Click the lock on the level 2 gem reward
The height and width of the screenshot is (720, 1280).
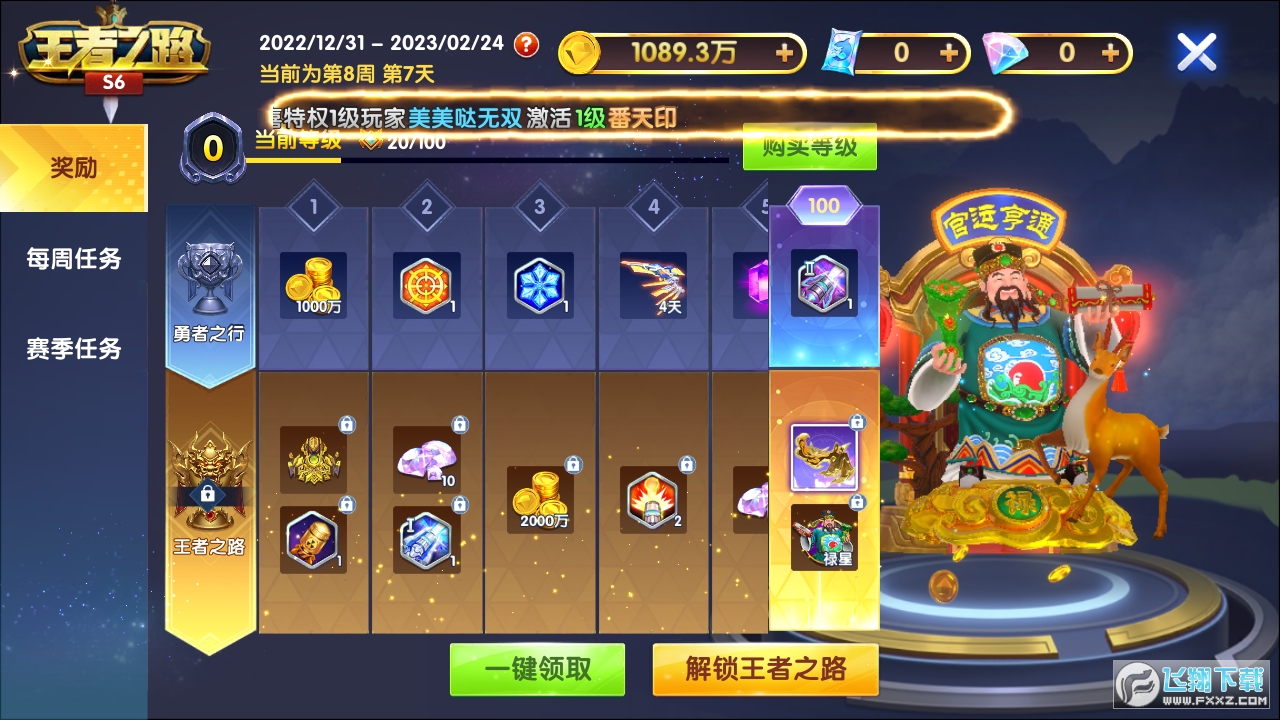tap(460, 425)
